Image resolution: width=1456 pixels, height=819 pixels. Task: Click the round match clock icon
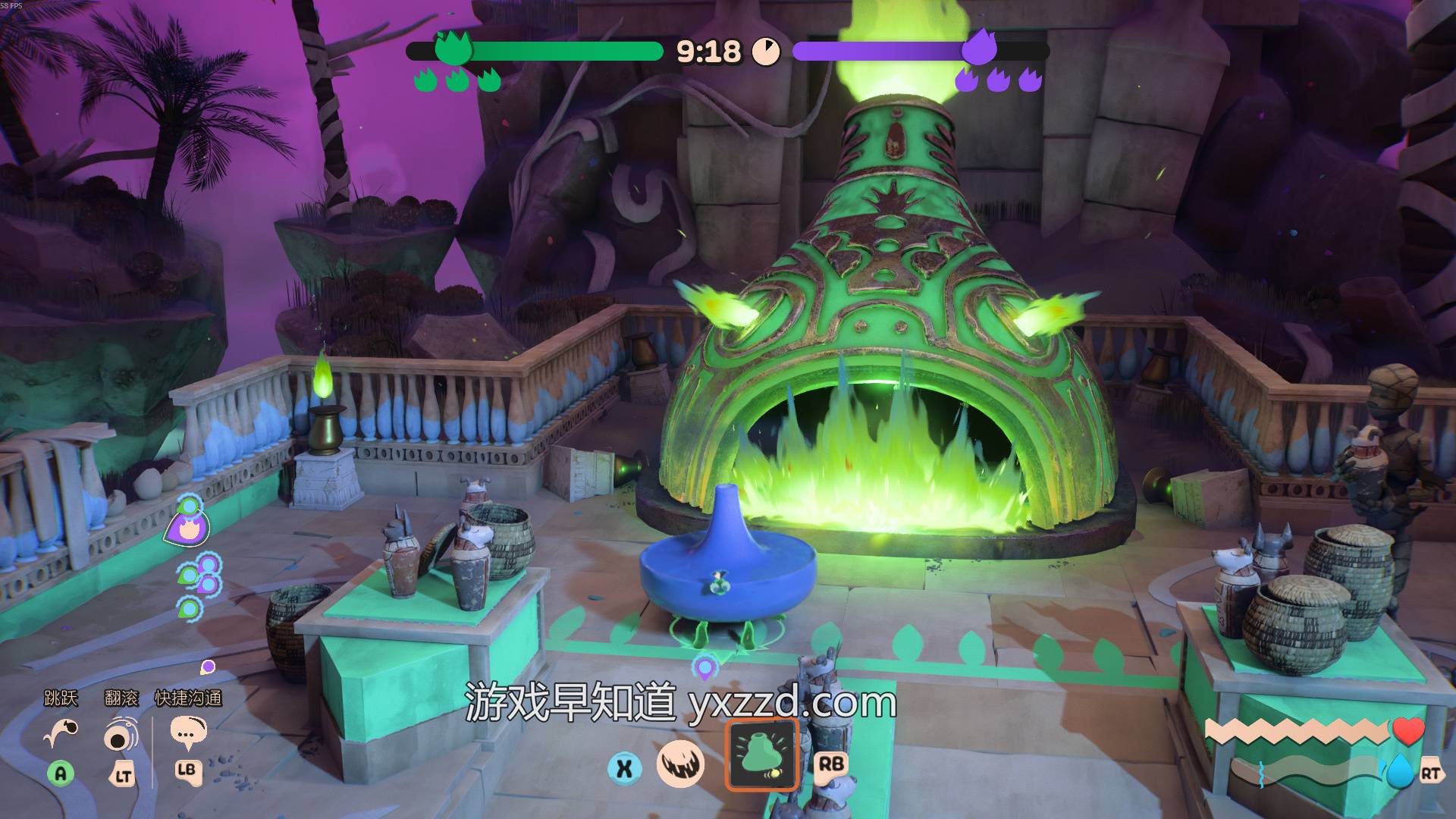point(766,52)
